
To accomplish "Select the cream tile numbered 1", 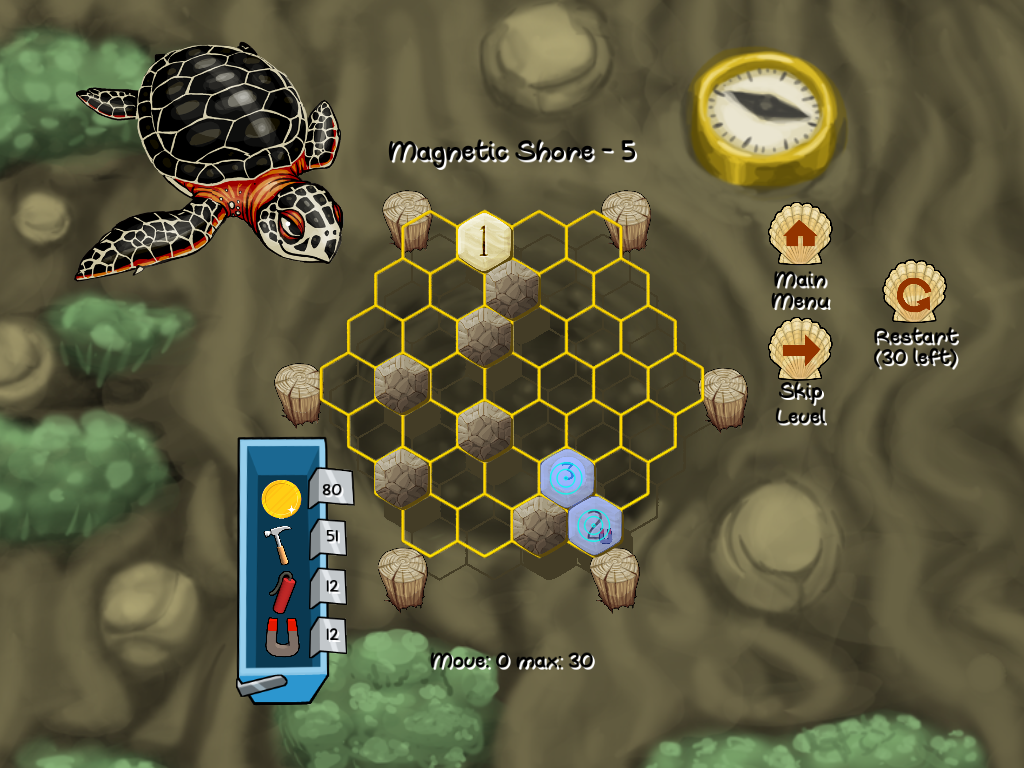I will 485,243.
